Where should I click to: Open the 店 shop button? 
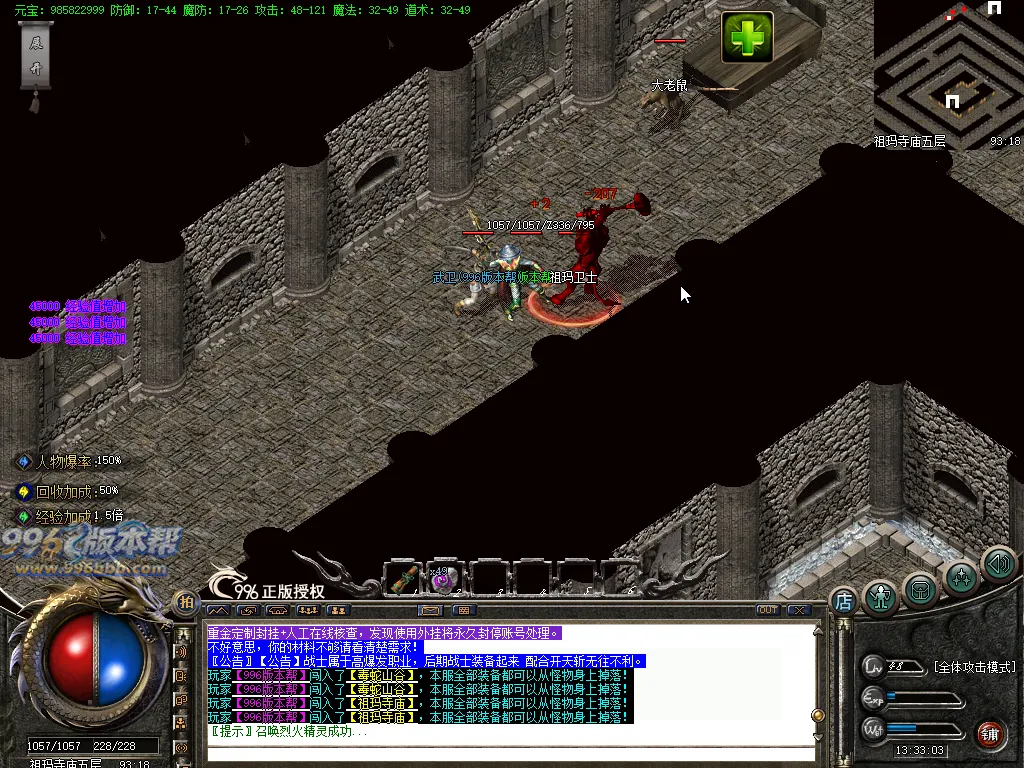click(843, 601)
